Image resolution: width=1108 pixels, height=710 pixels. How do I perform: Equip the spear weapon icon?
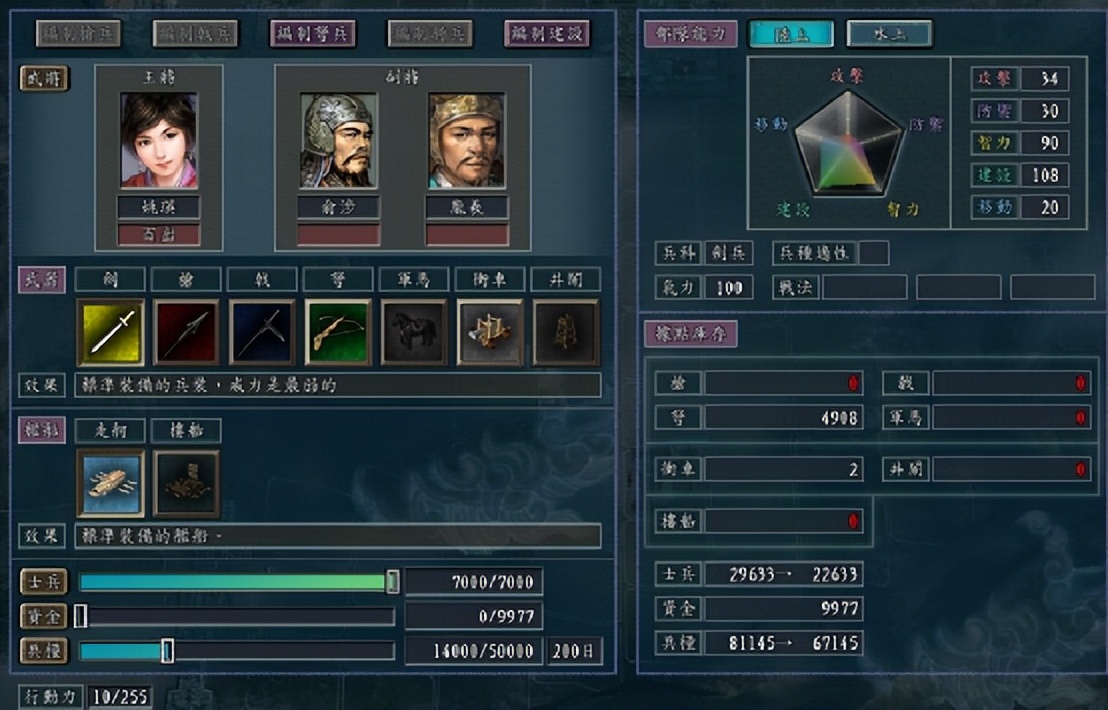tap(187, 332)
